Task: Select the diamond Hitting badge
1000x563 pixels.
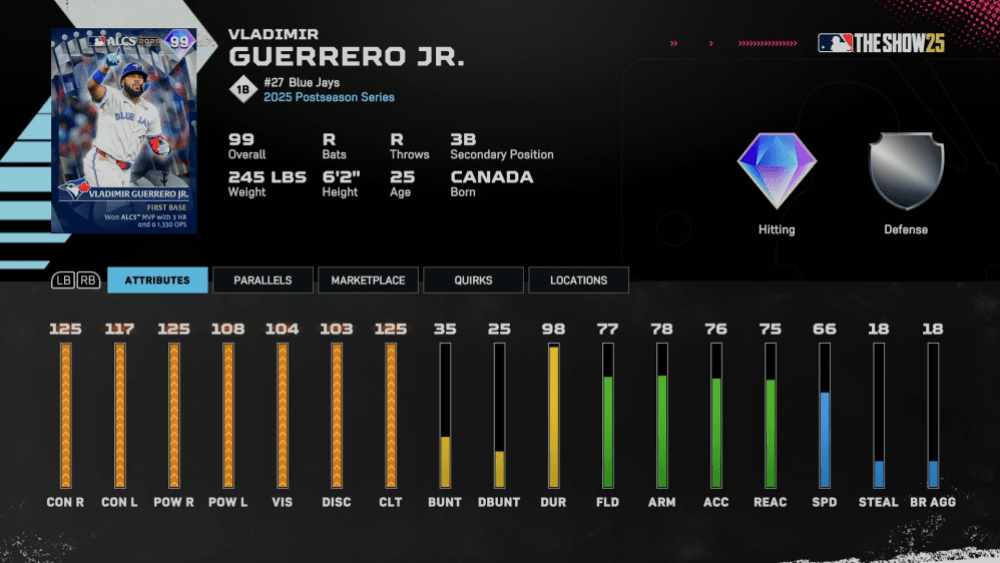Action: pyautogui.click(x=777, y=171)
